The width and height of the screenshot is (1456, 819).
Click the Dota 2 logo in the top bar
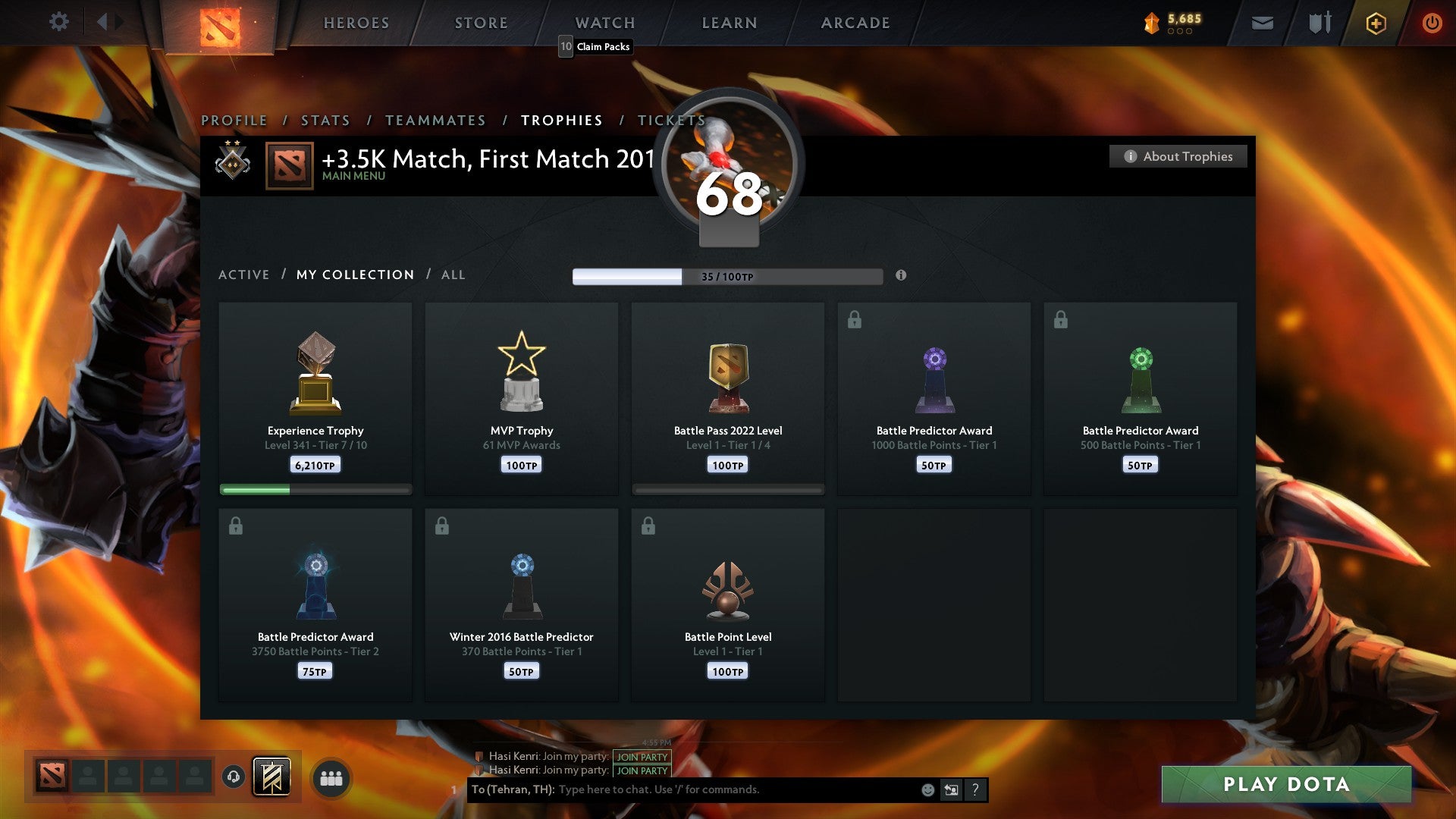[218, 23]
